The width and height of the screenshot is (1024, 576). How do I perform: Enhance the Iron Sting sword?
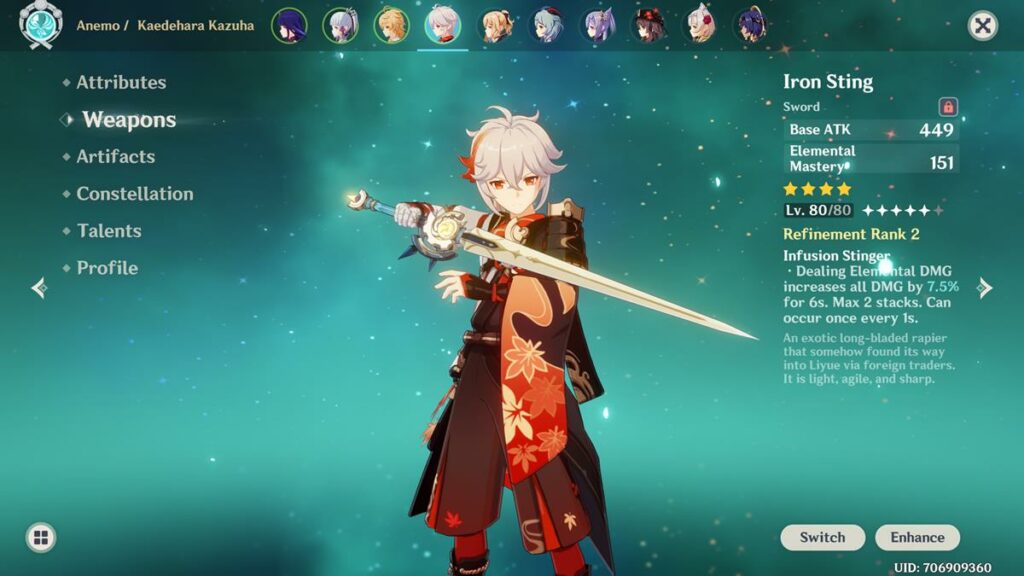(x=917, y=537)
